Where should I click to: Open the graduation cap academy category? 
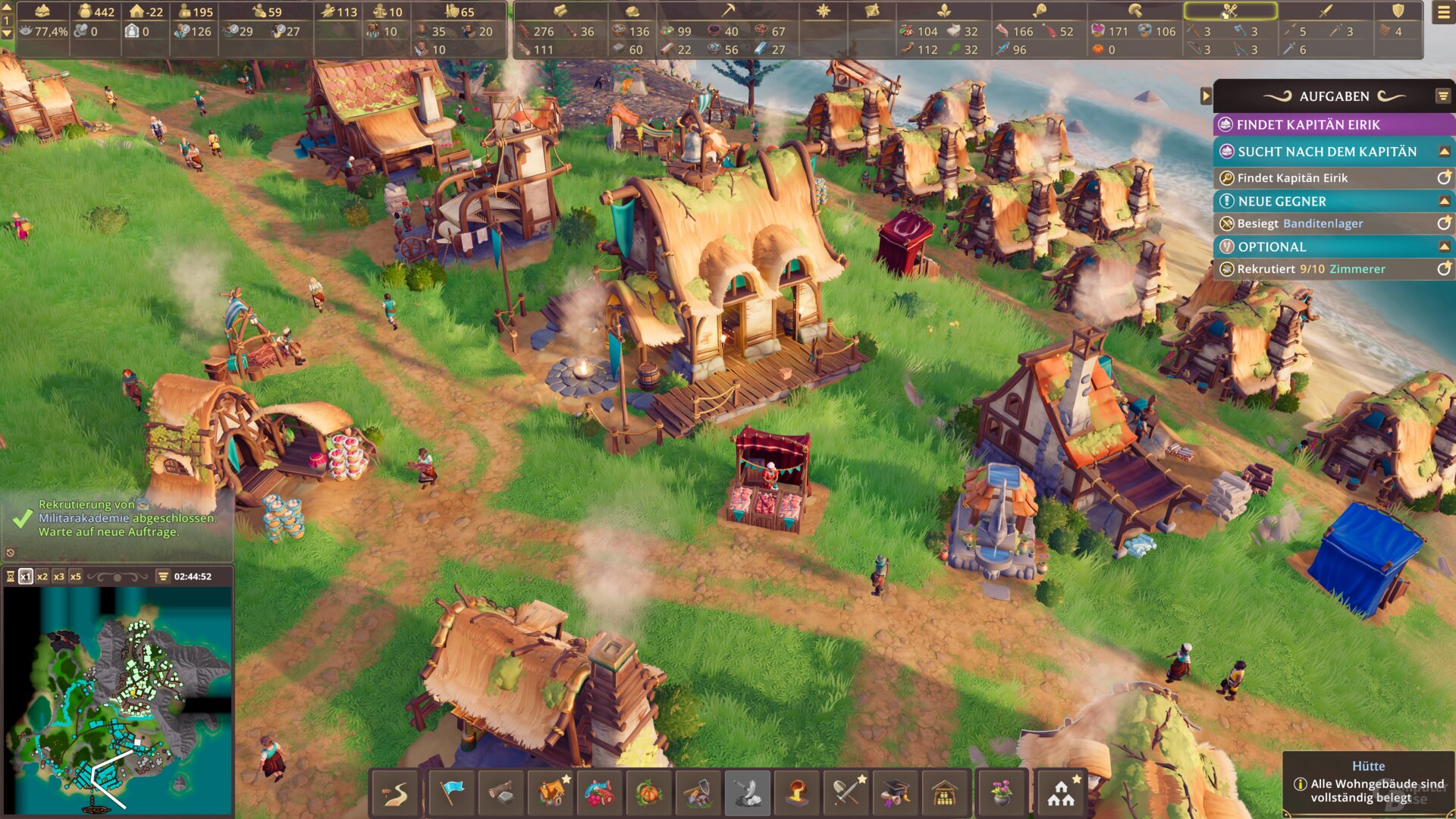tap(896, 793)
